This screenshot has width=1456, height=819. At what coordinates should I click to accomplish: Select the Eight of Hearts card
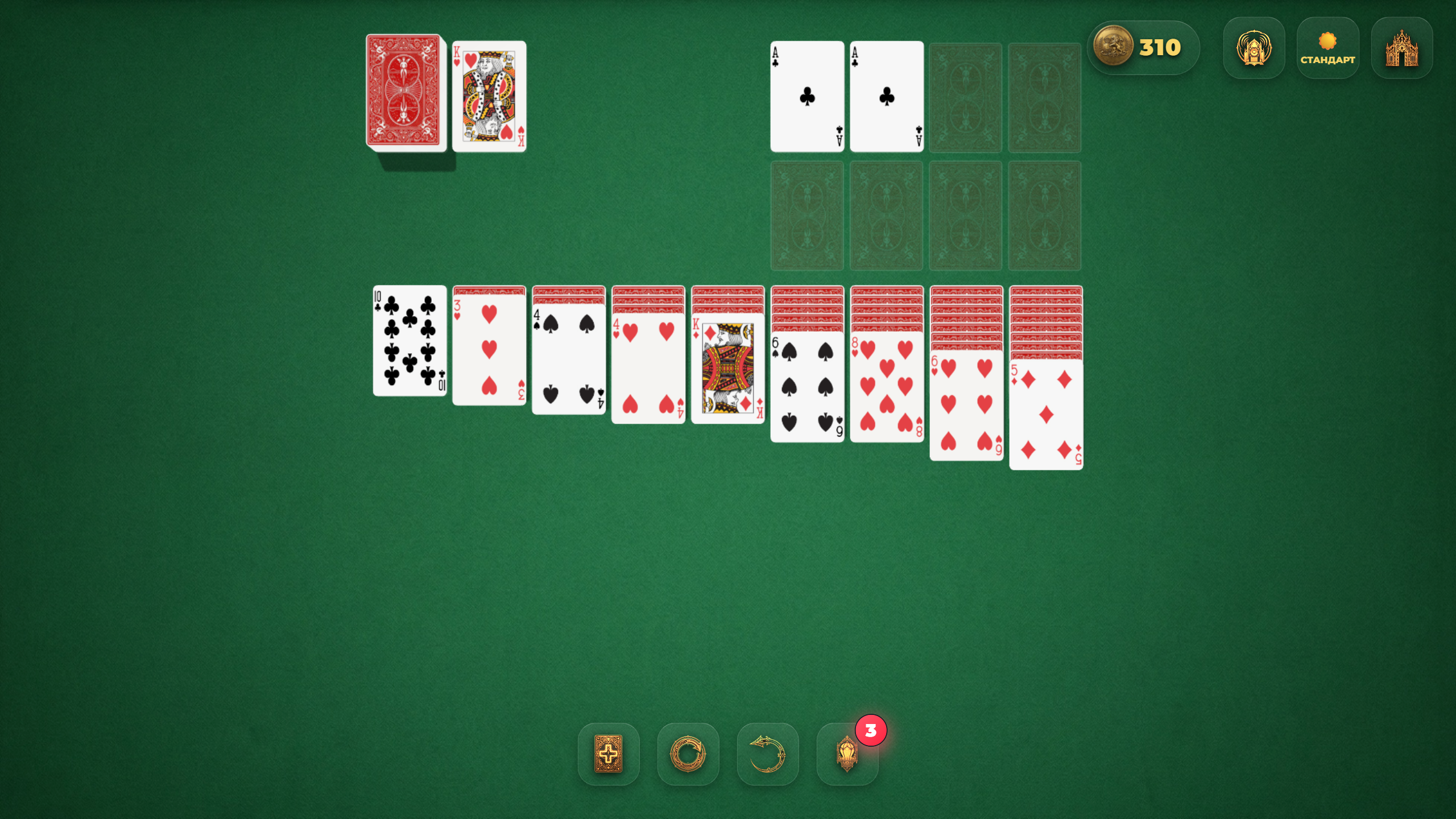click(x=886, y=392)
